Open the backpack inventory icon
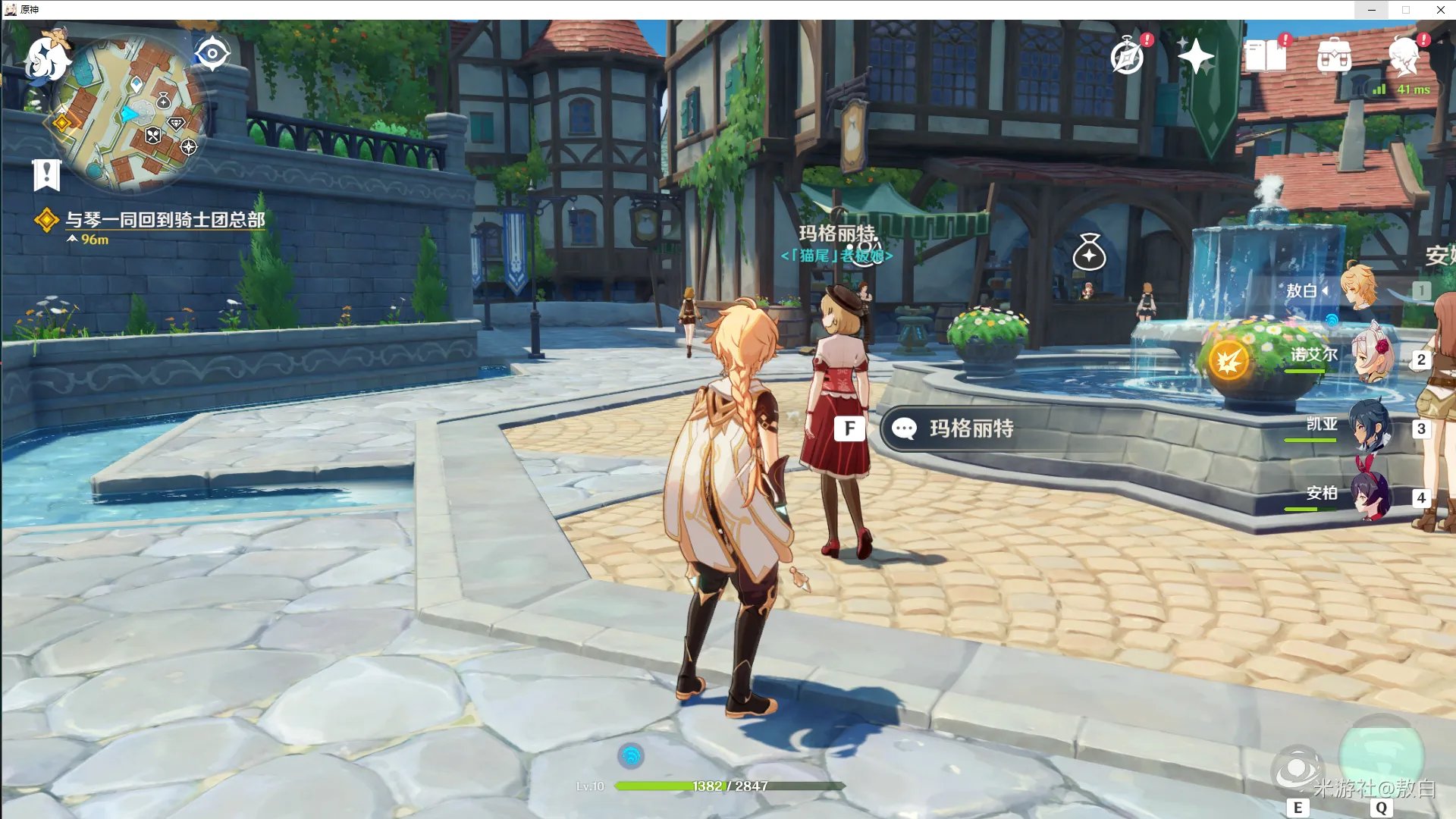This screenshot has height=819, width=1456. 1334,57
